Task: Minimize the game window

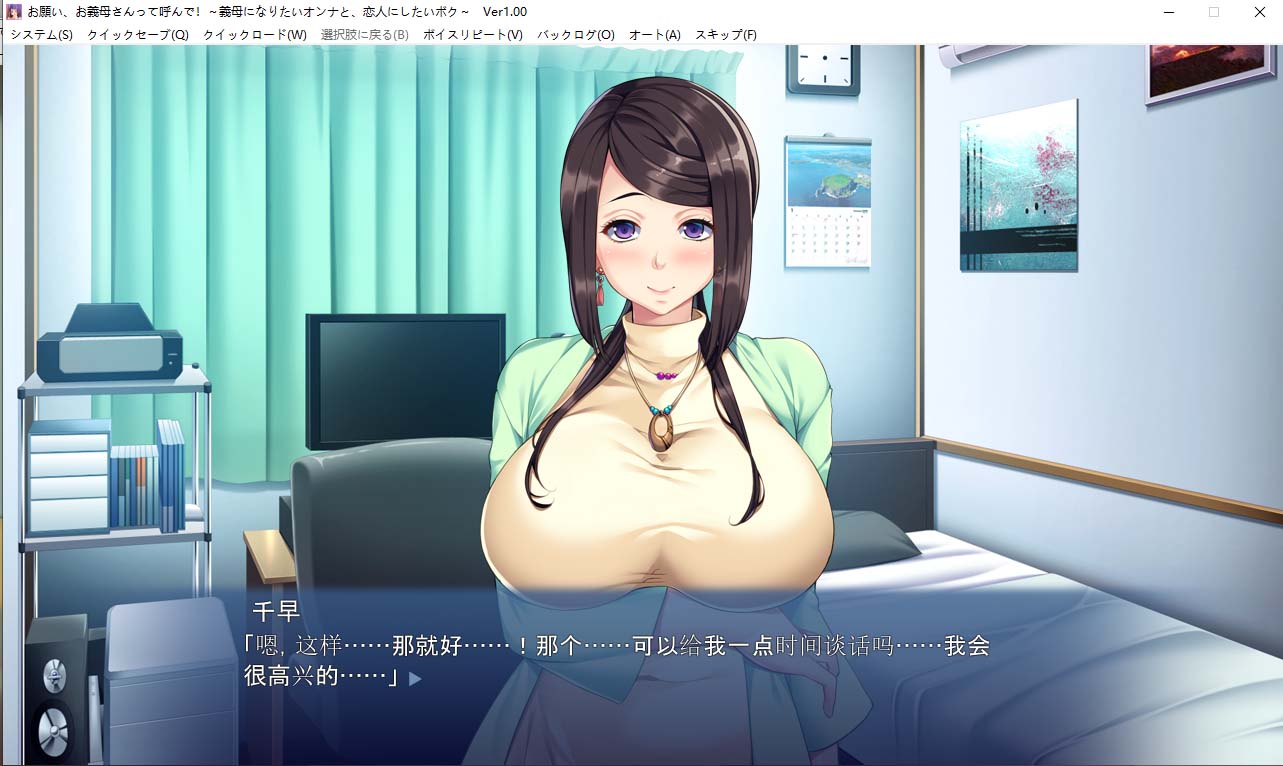Action: tap(1166, 11)
